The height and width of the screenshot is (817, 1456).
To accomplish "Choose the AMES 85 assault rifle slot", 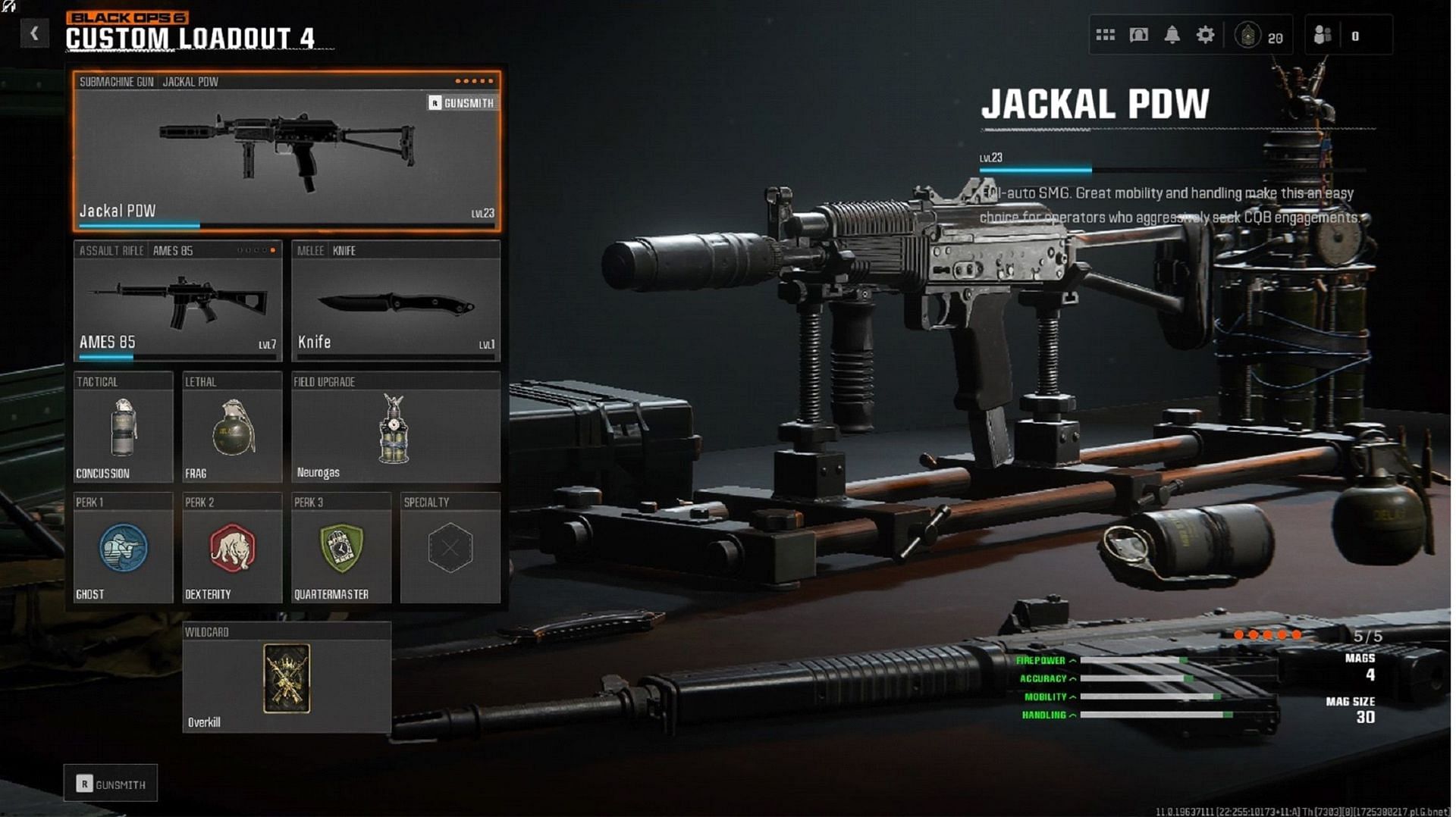I will [x=177, y=302].
